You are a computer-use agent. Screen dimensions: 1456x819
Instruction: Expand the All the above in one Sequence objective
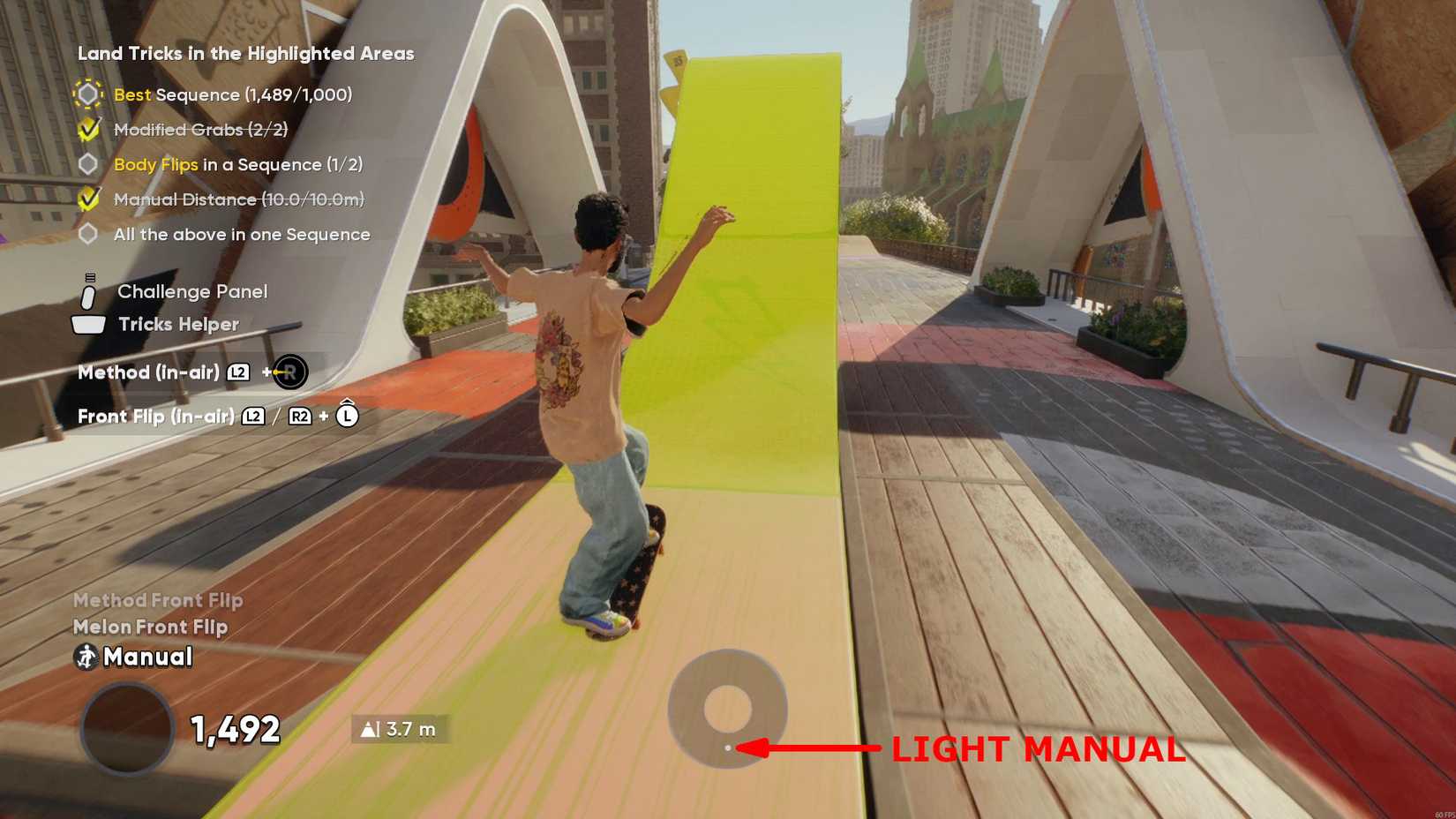pos(241,234)
